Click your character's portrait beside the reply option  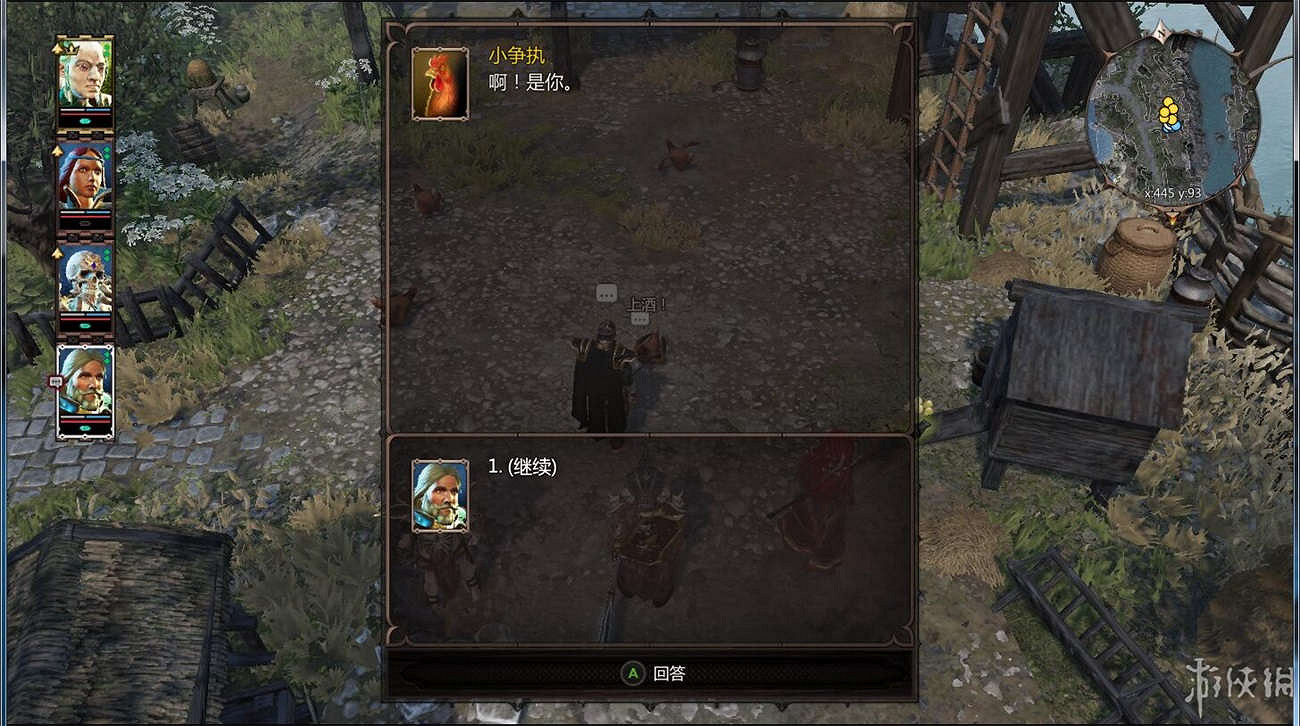(440, 497)
